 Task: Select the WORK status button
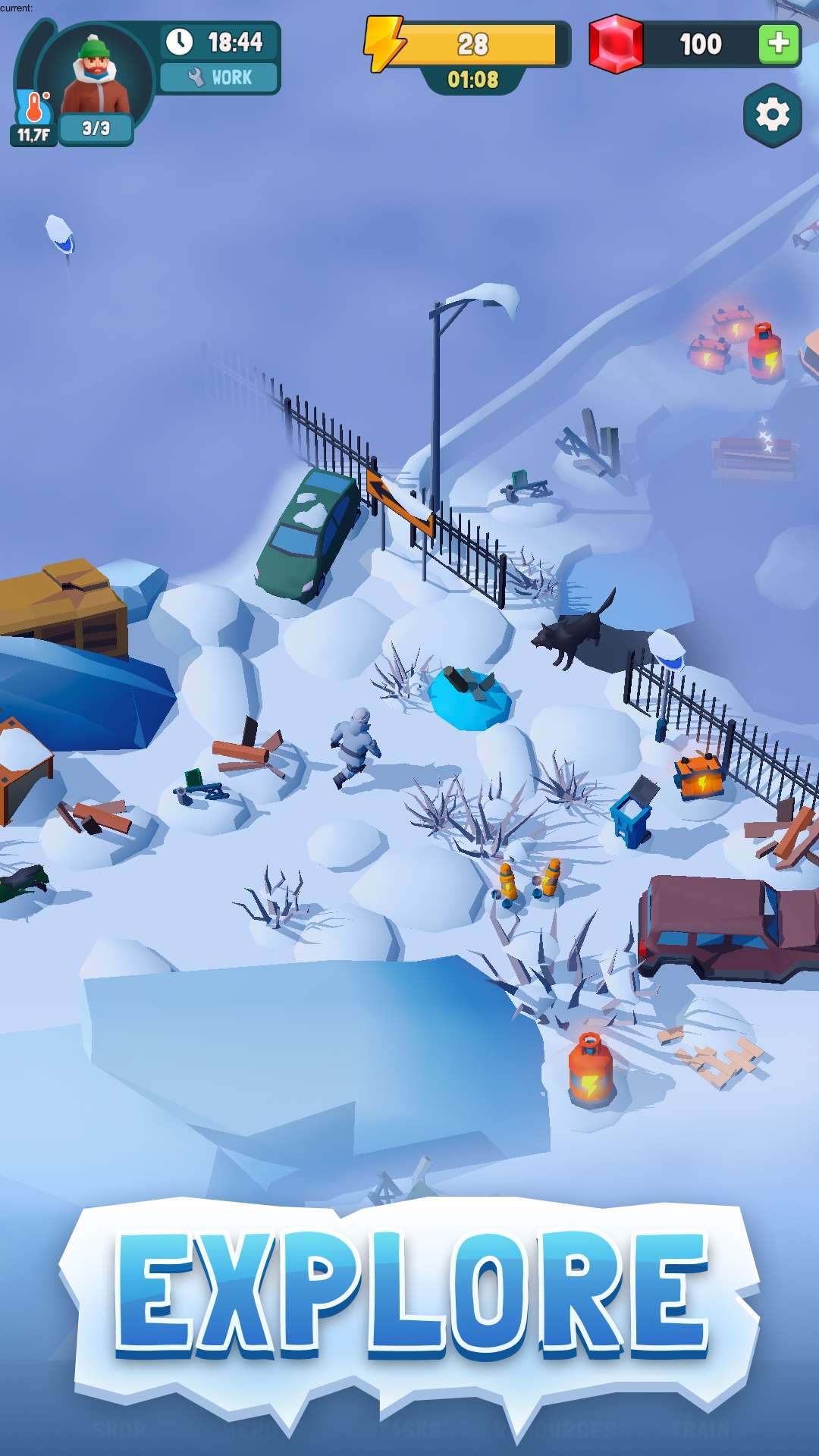(219, 77)
